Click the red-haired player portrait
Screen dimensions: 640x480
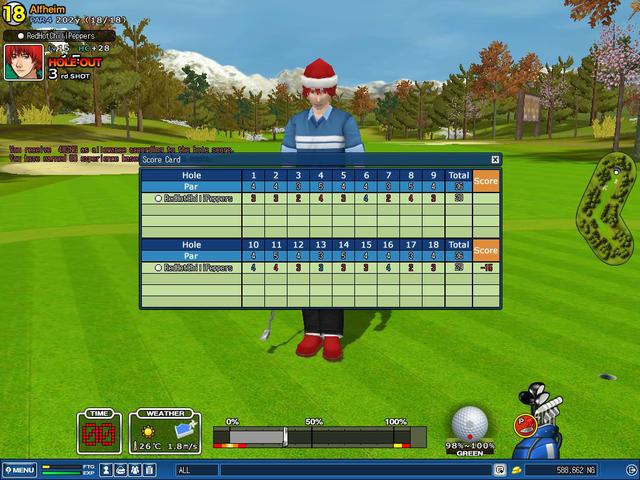click(x=23, y=61)
